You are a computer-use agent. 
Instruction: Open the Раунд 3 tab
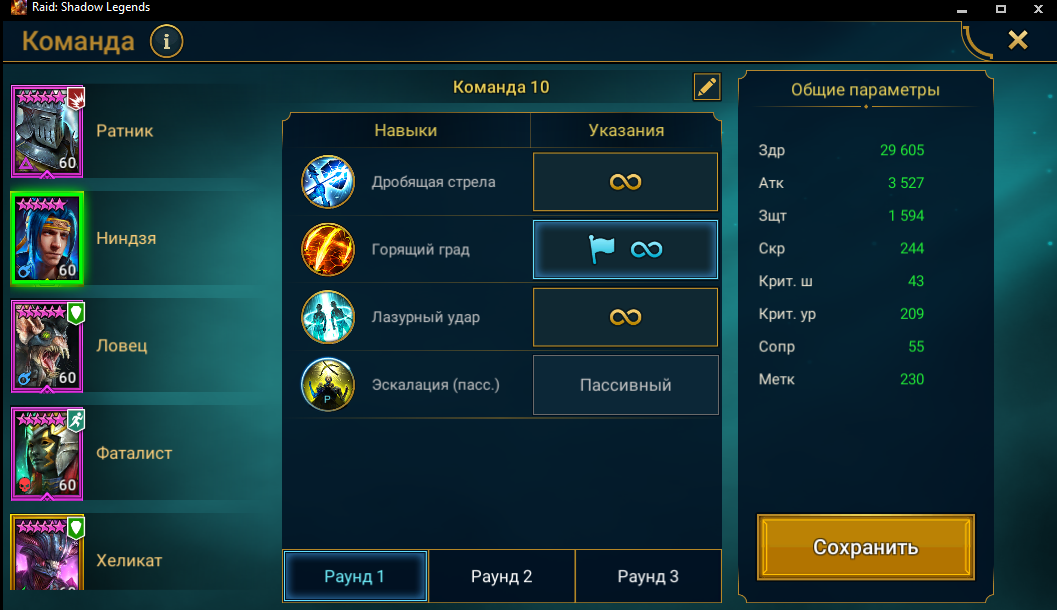(648, 577)
